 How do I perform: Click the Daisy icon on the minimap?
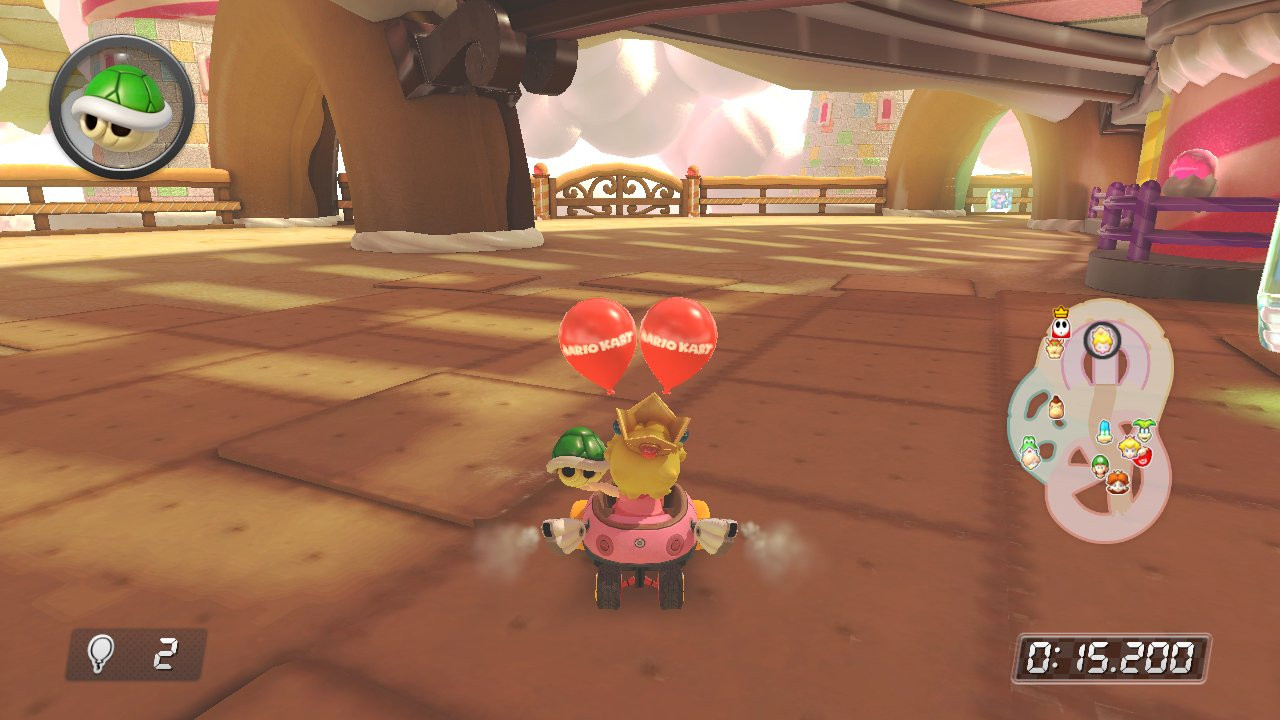[x=1117, y=481]
